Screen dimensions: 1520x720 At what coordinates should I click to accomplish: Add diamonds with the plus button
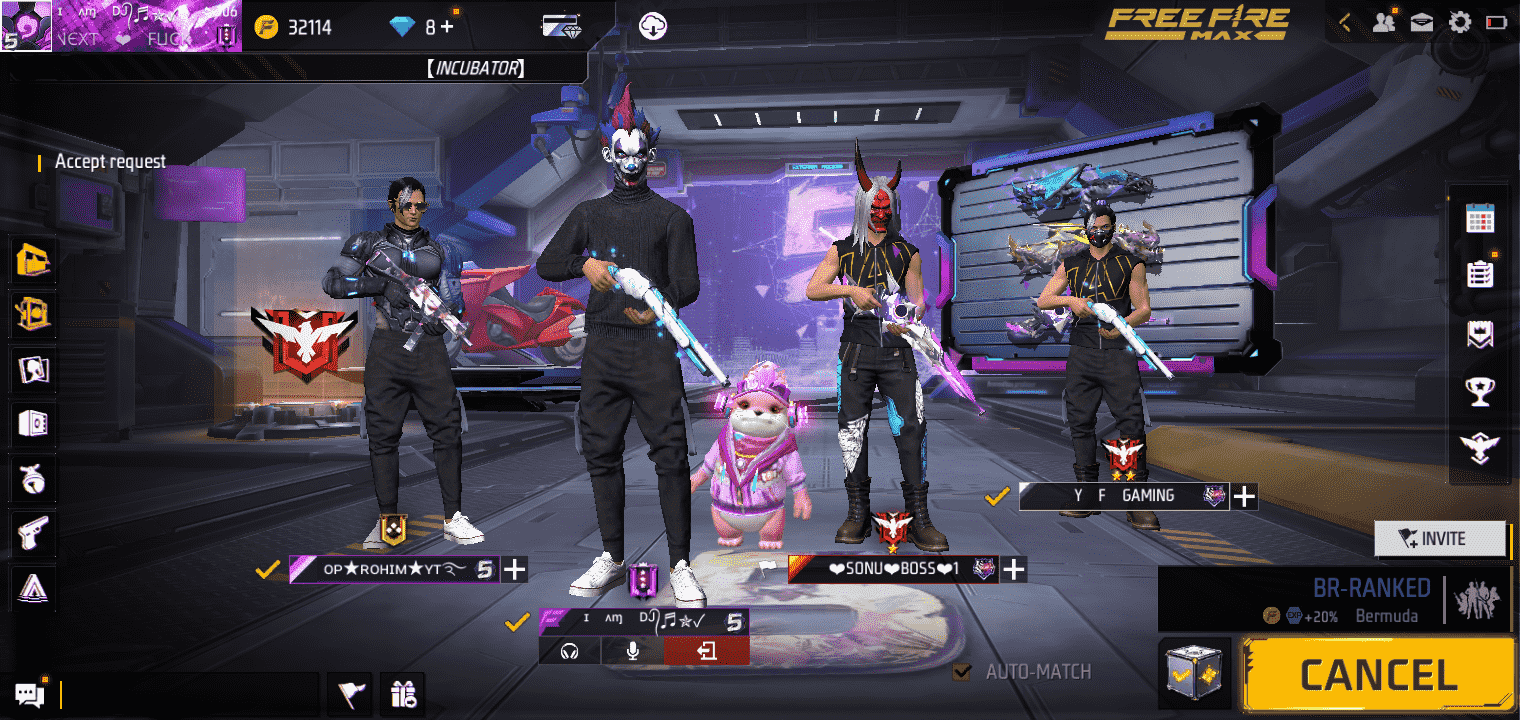pos(446,27)
